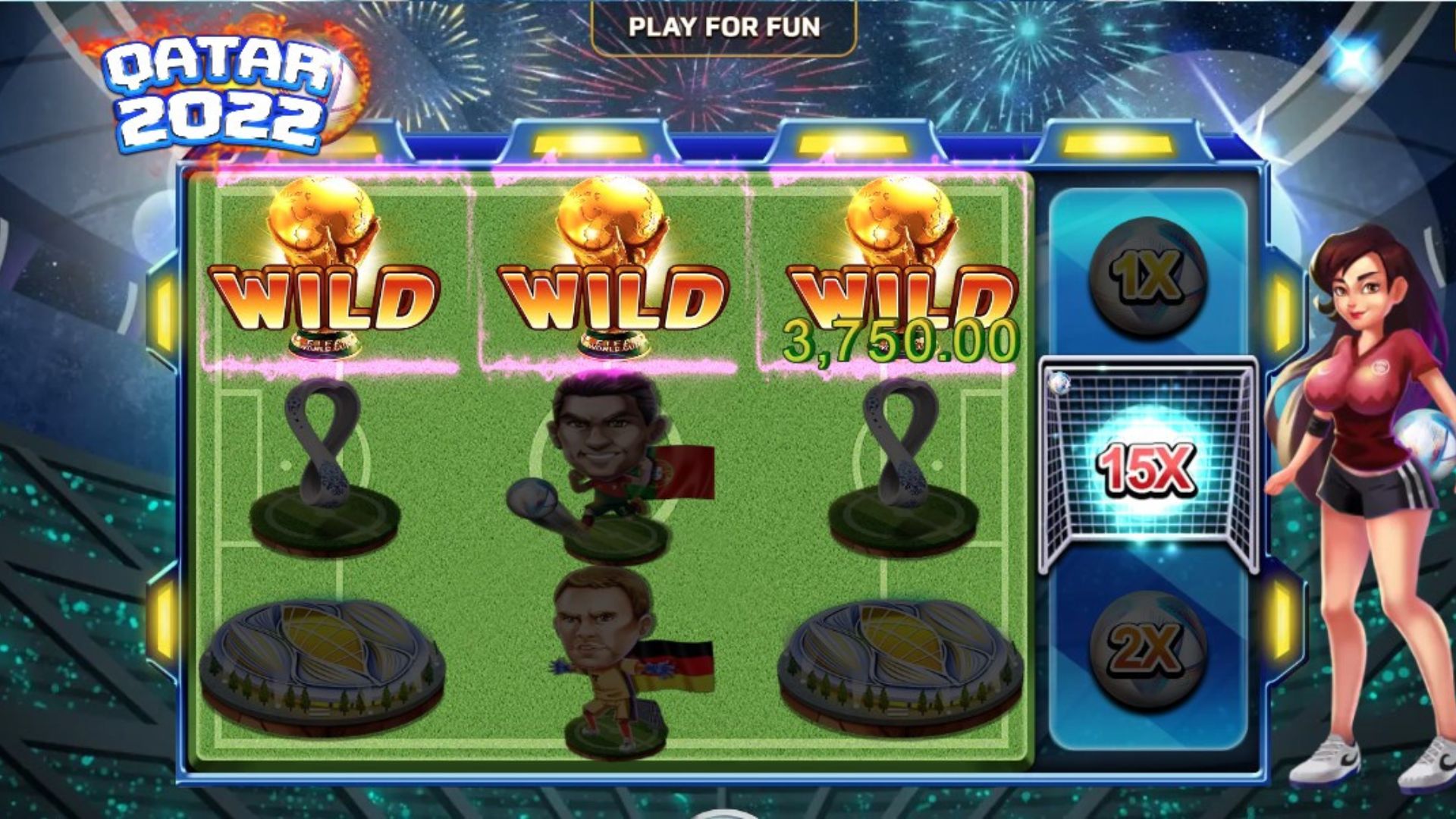
Task: Select the Portugal player reel symbol
Action: (610, 463)
